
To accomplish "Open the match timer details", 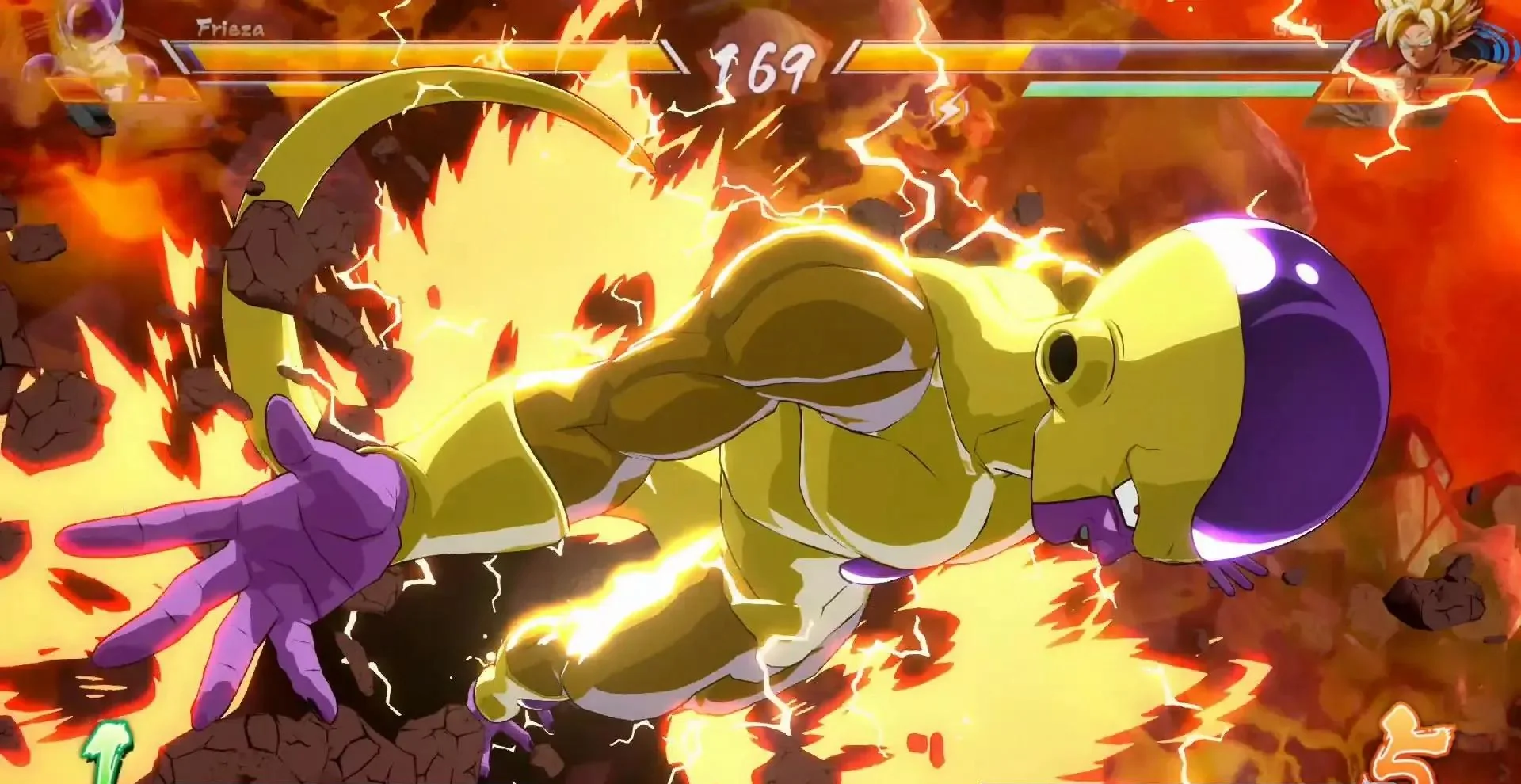I will pyautogui.click(x=763, y=65).
